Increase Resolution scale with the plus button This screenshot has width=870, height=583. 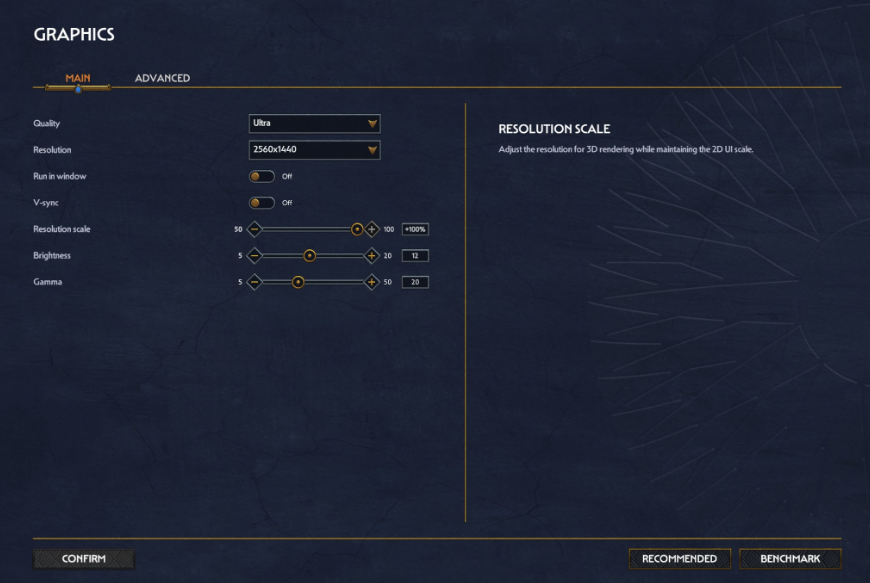pyautogui.click(x=372, y=229)
